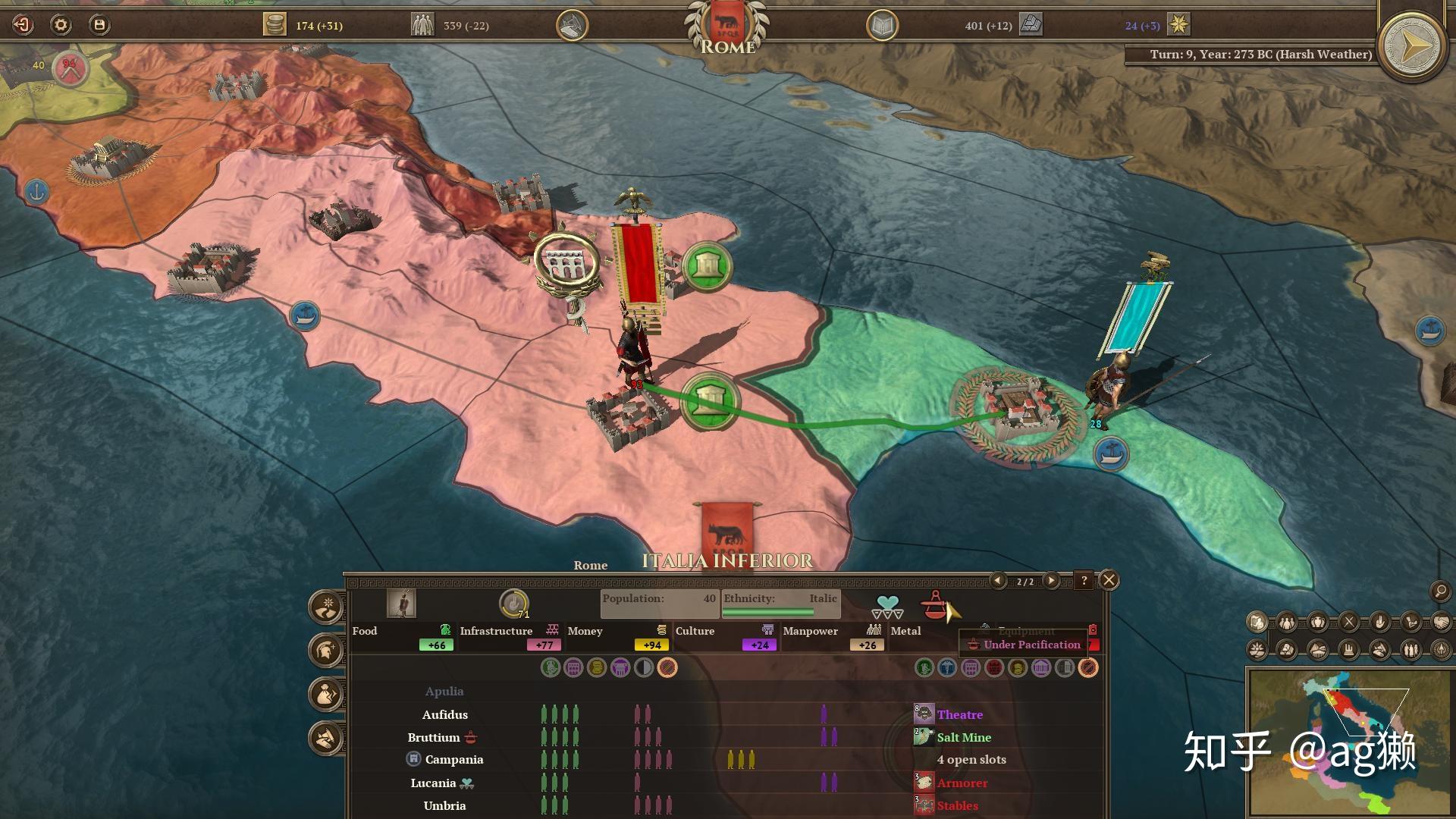Exit via the top-left door icon
Screen dimensions: 1456x819
click(23, 25)
